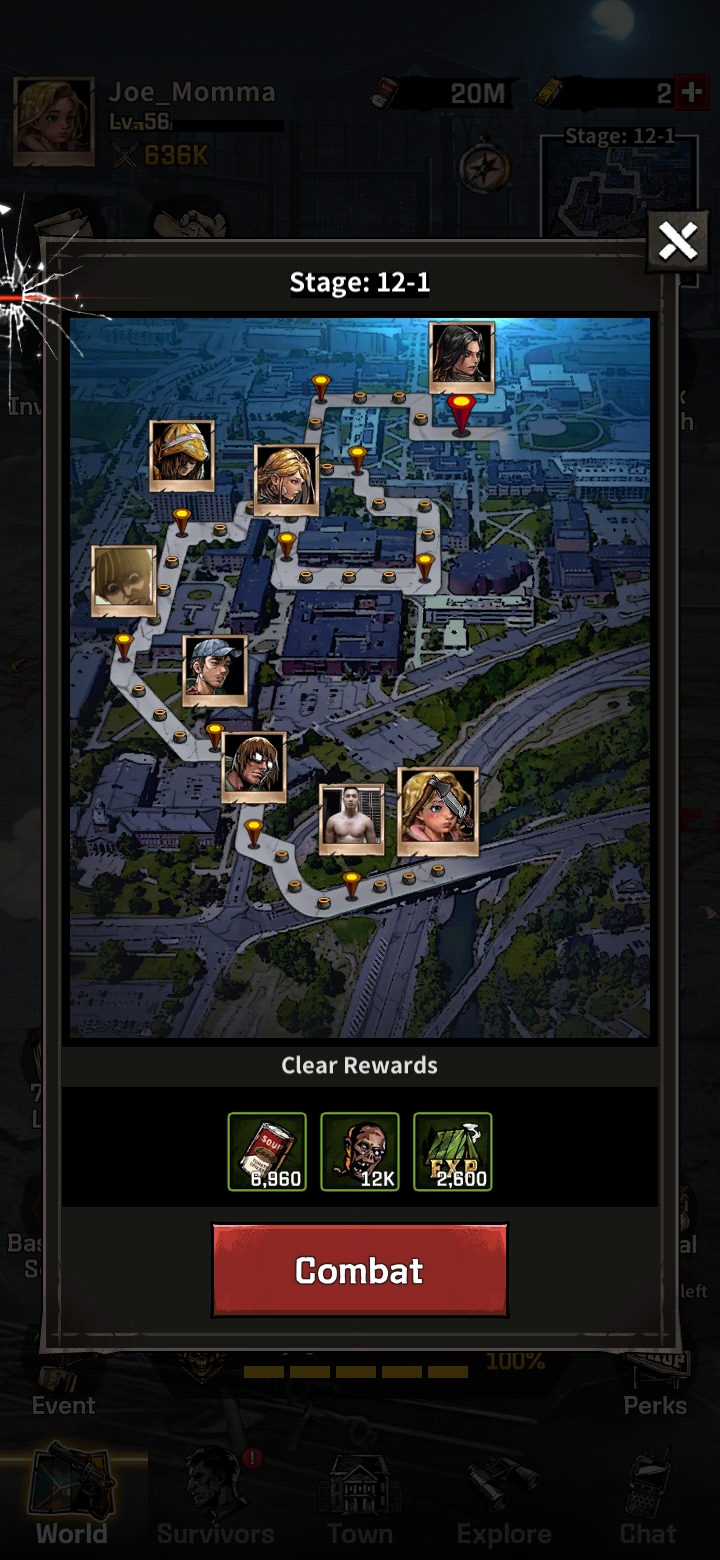Select the pale masked face portrait

tap(124, 580)
